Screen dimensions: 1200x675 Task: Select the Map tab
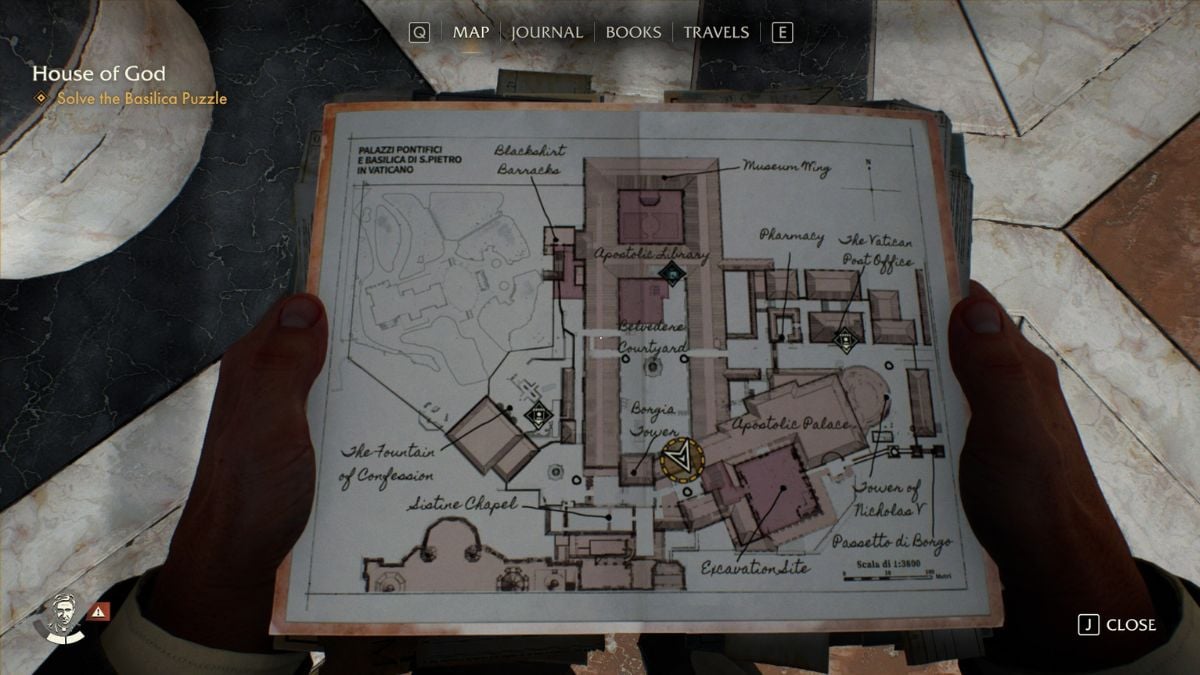pos(471,32)
